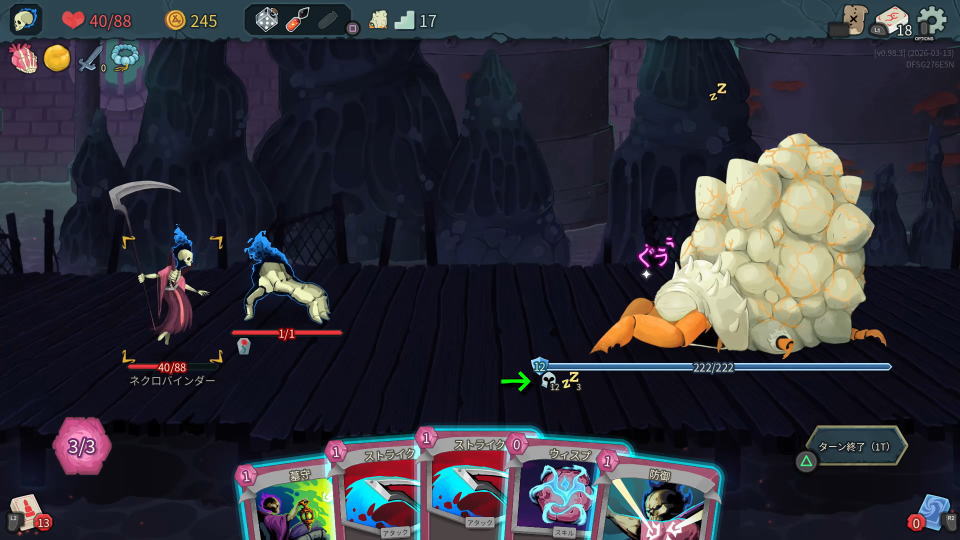End the turn with ターン終了 button

click(x=857, y=446)
